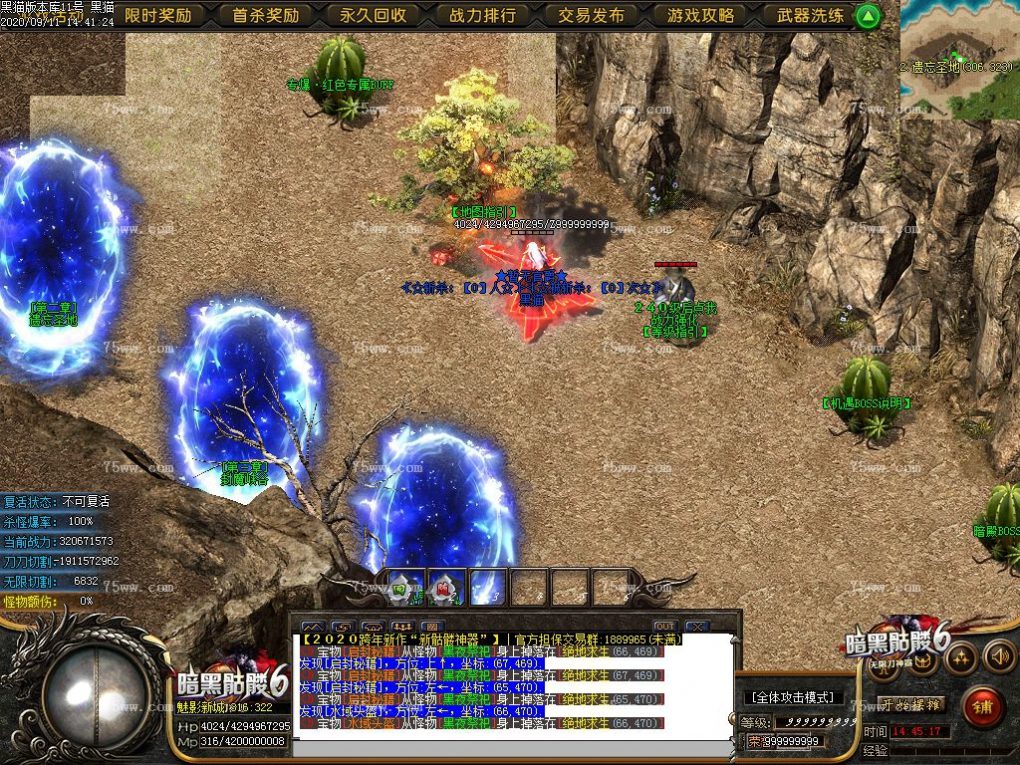Click the OUT button above chat
This screenshot has width=1020, height=765.
(x=664, y=626)
